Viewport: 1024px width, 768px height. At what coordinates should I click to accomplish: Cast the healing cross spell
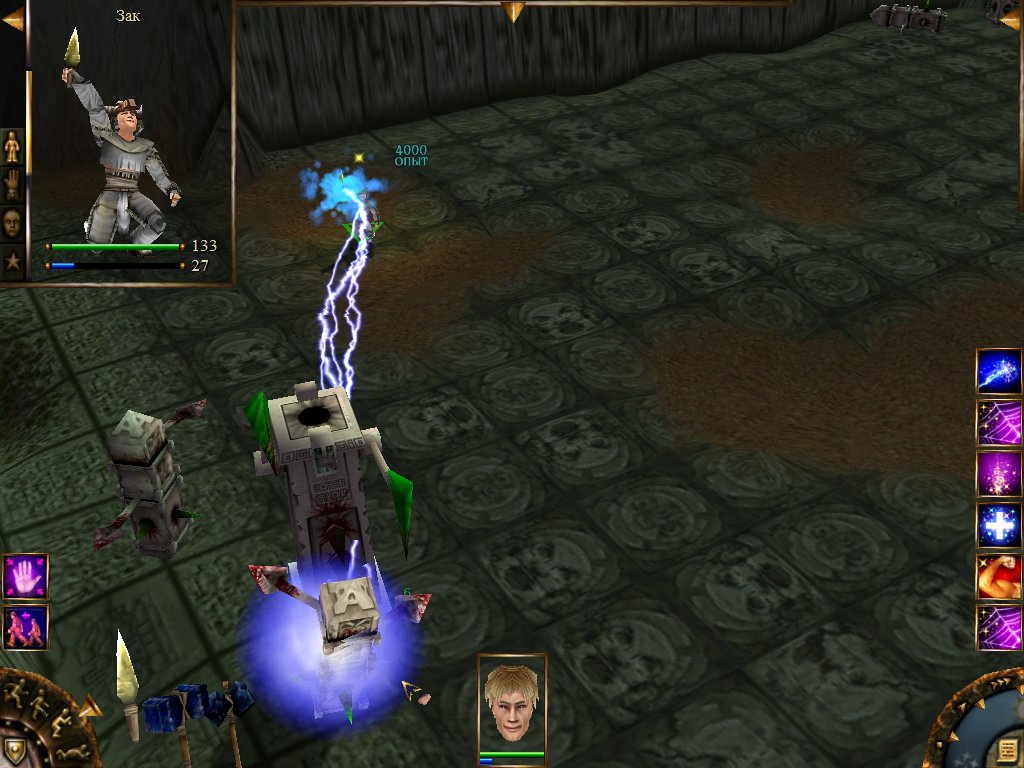998,525
